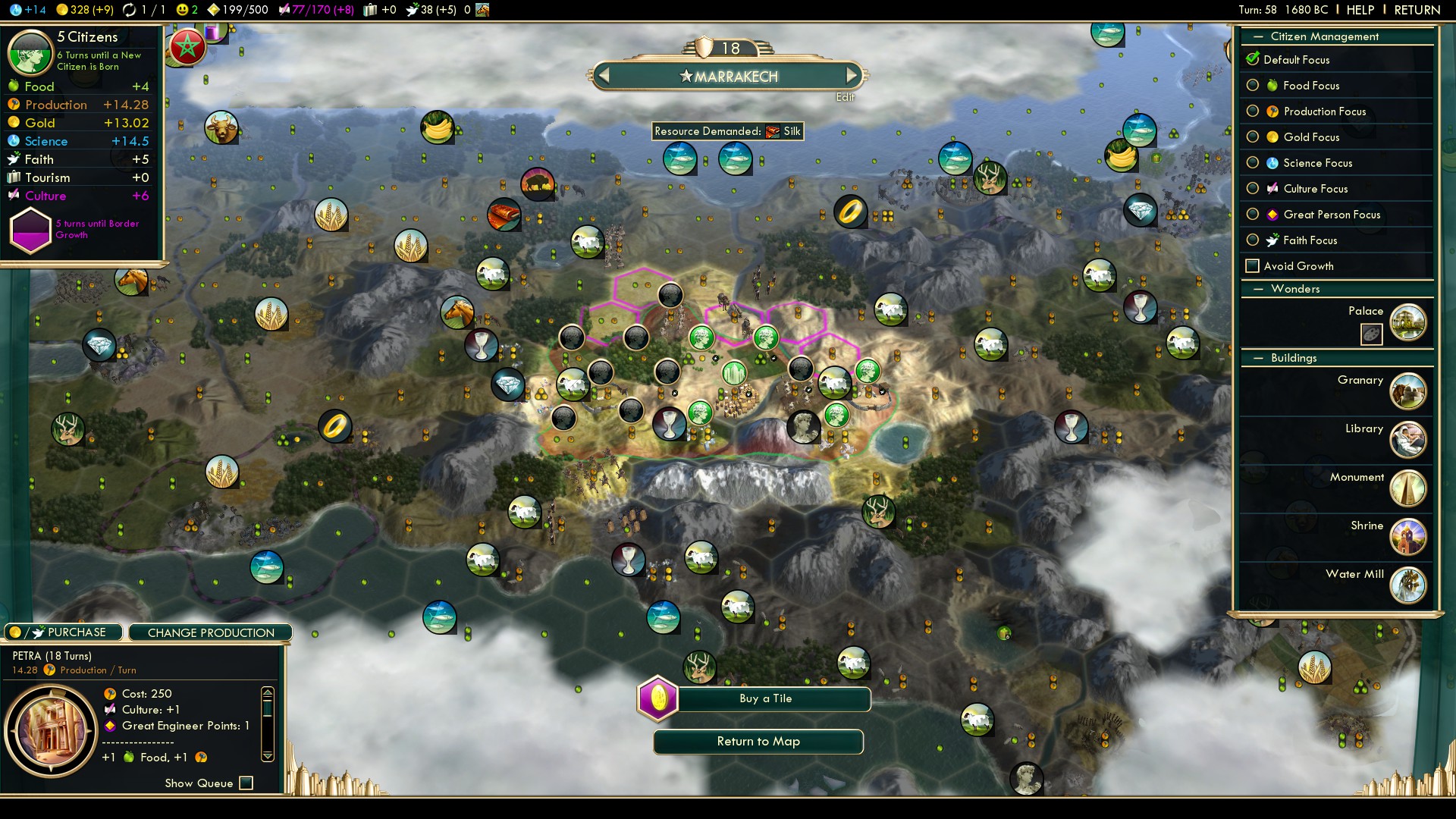Image resolution: width=1456 pixels, height=819 pixels.
Task: Edit the city name Marrakech
Action: pos(845,97)
